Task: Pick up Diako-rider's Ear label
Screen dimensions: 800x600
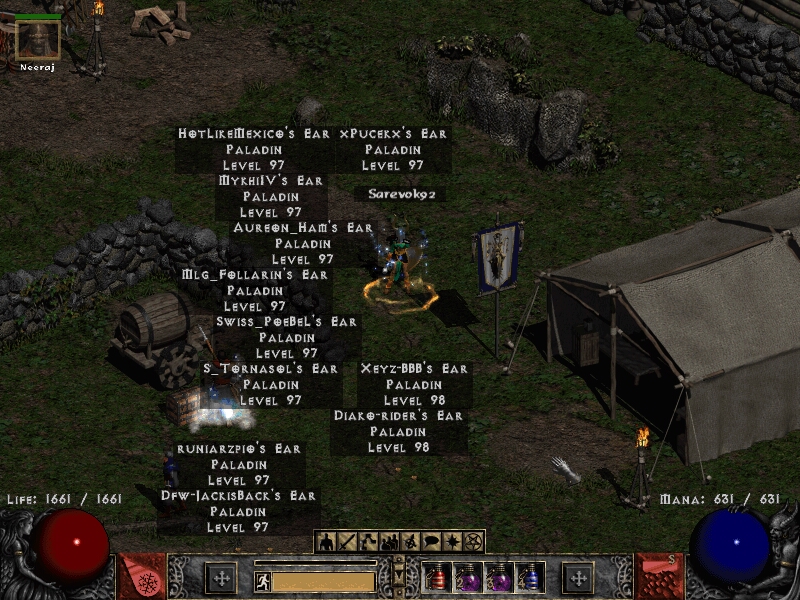Action: pos(398,415)
